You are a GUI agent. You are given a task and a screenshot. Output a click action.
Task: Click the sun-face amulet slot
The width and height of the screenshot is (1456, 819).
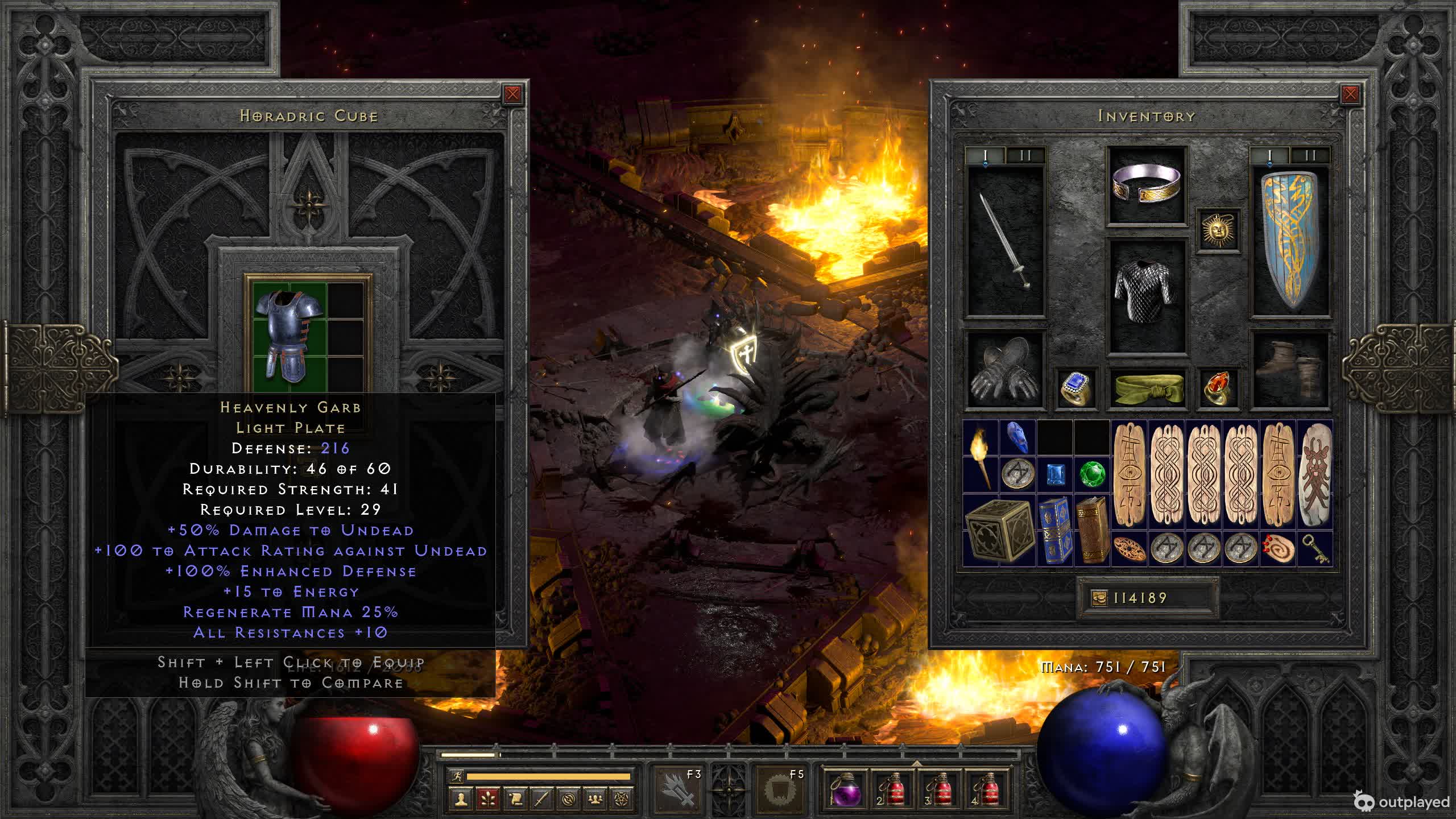tap(1218, 230)
